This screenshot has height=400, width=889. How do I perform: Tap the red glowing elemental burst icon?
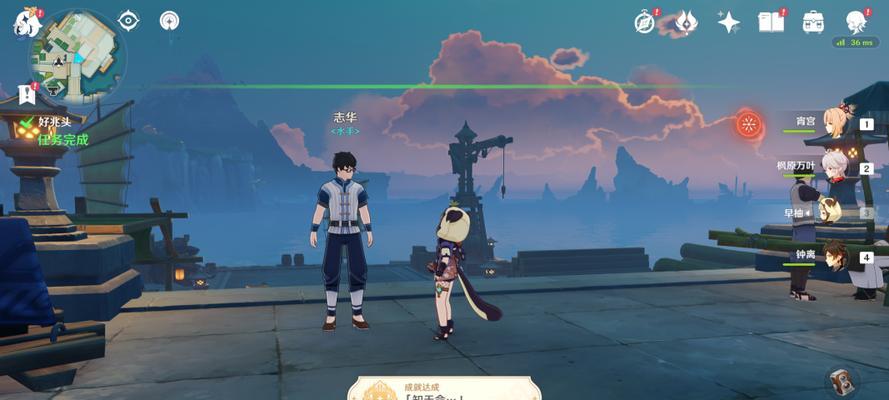[x=748, y=124]
